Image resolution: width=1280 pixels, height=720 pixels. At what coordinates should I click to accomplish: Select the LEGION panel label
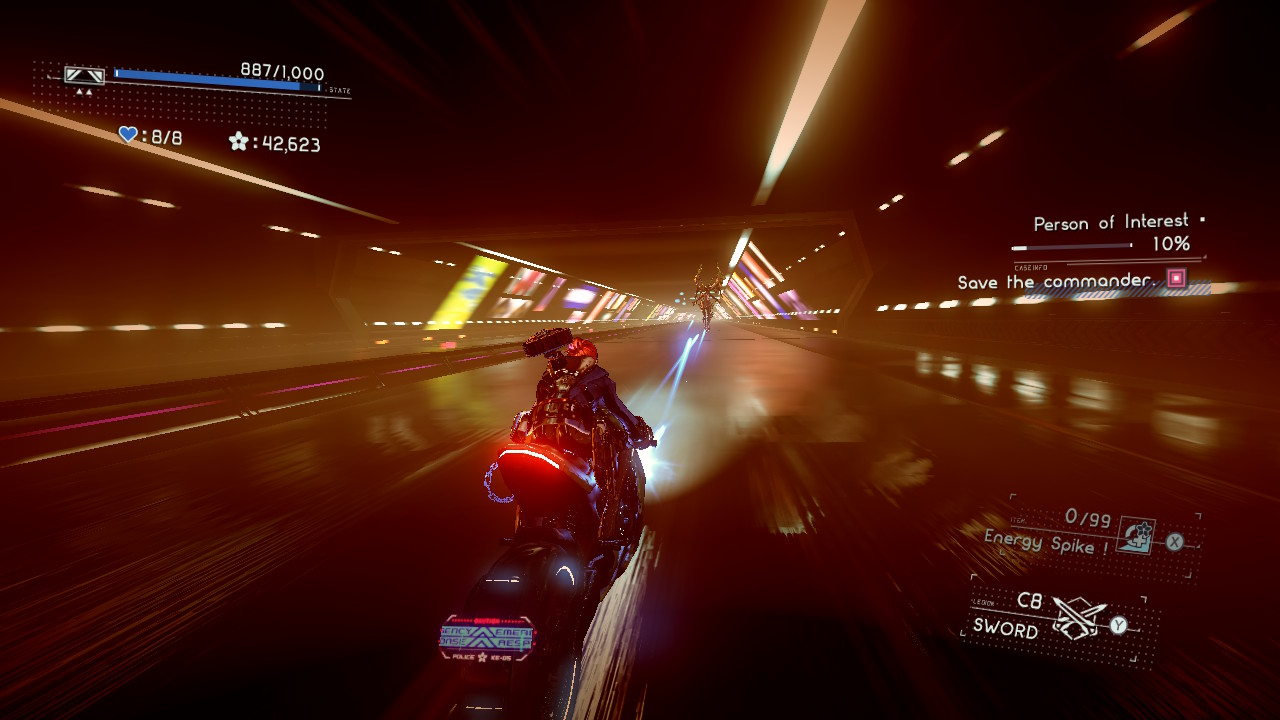984,602
